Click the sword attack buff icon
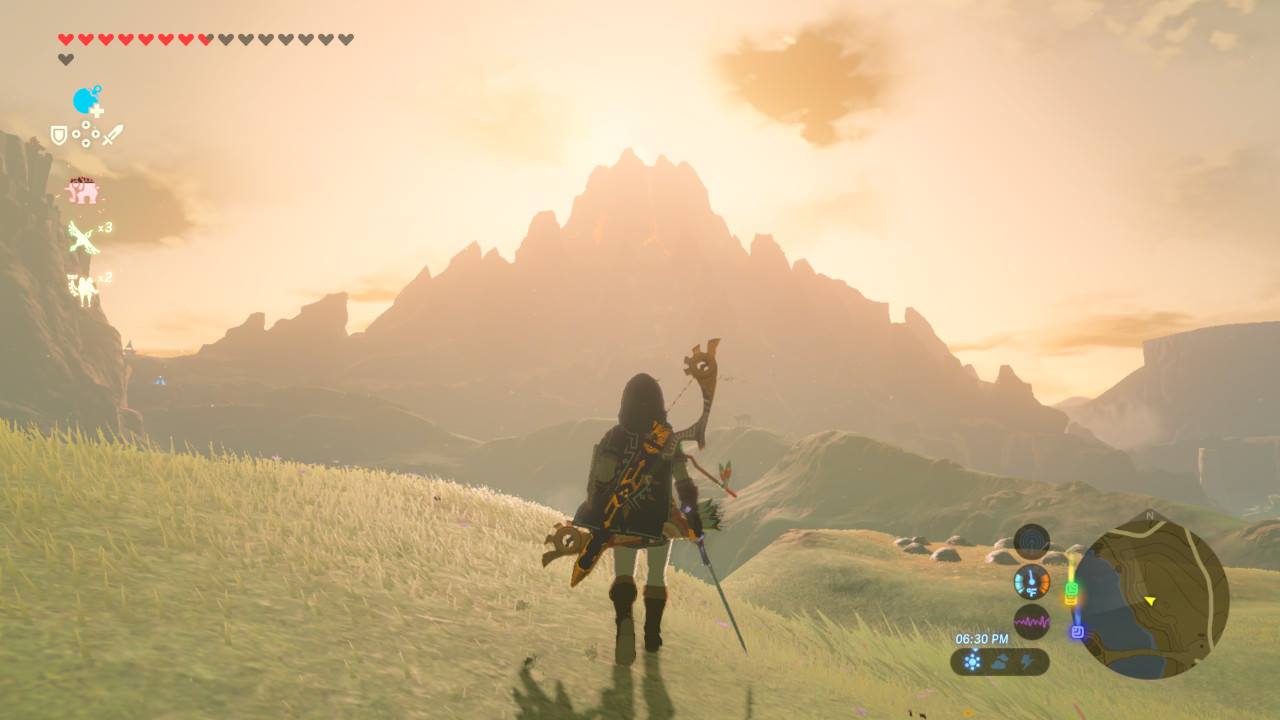The width and height of the screenshot is (1280, 720). [x=113, y=133]
